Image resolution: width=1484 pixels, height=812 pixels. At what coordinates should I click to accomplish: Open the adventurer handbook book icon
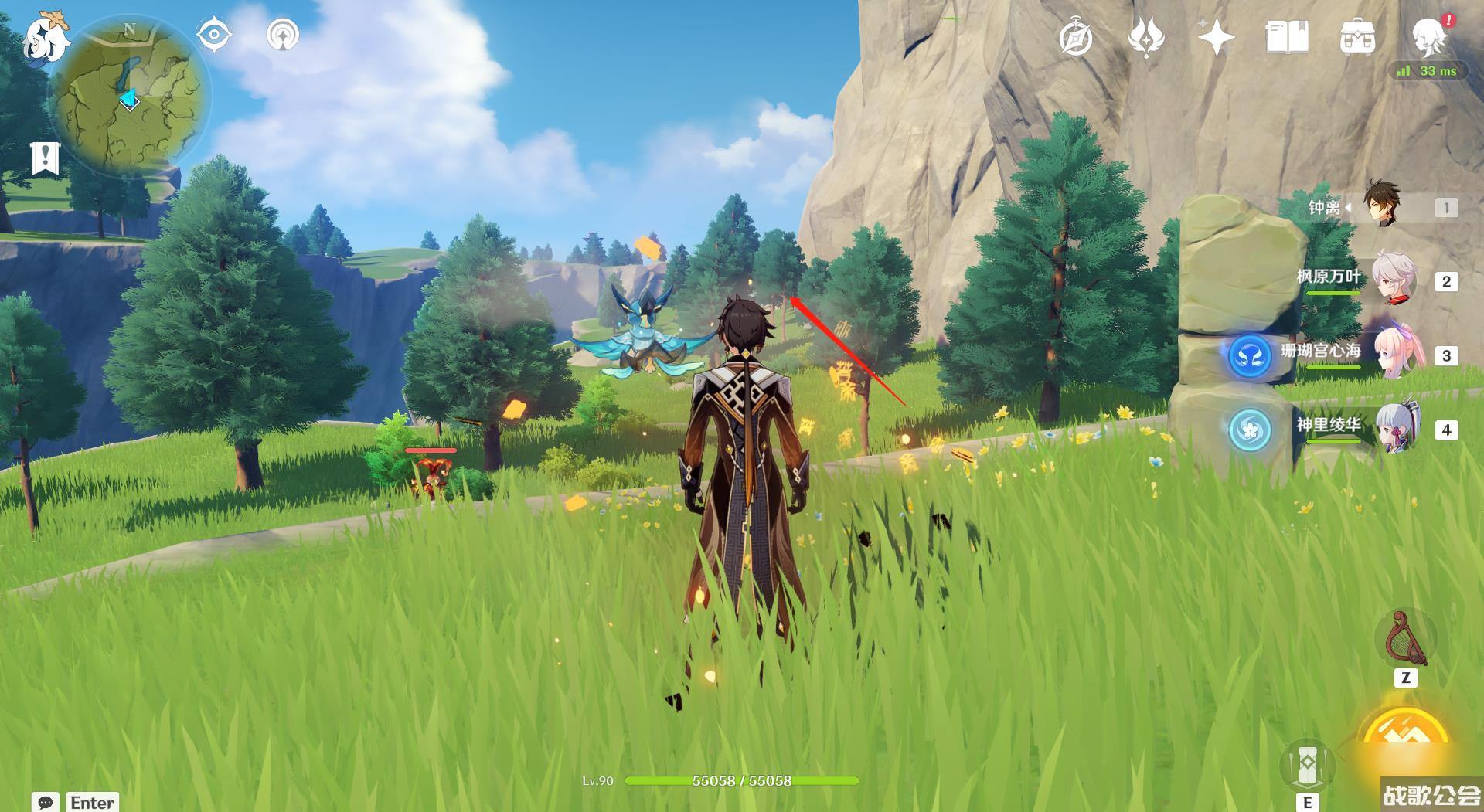click(x=1286, y=37)
